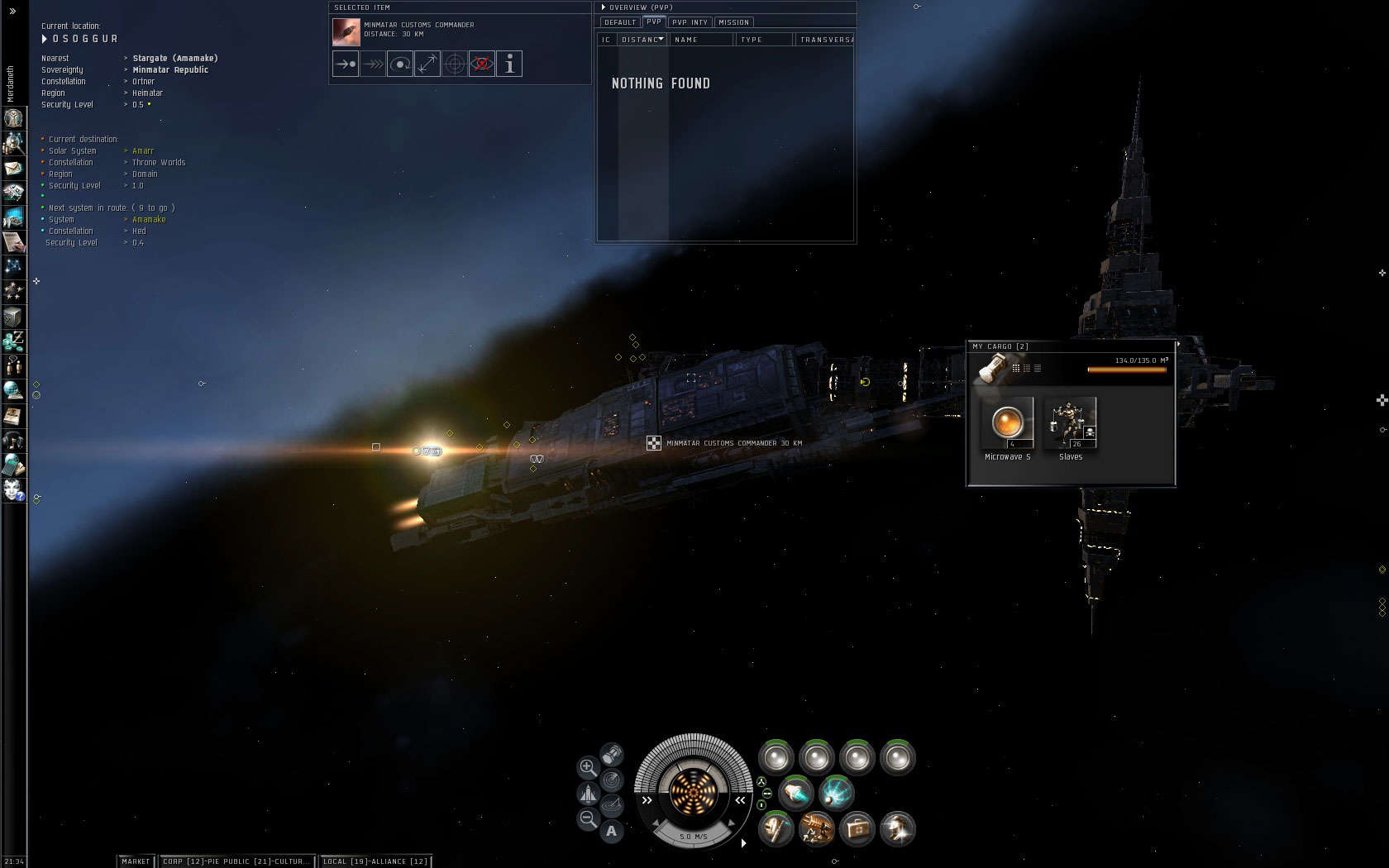Orbit the Minmatar Customs Commander

[400, 64]
